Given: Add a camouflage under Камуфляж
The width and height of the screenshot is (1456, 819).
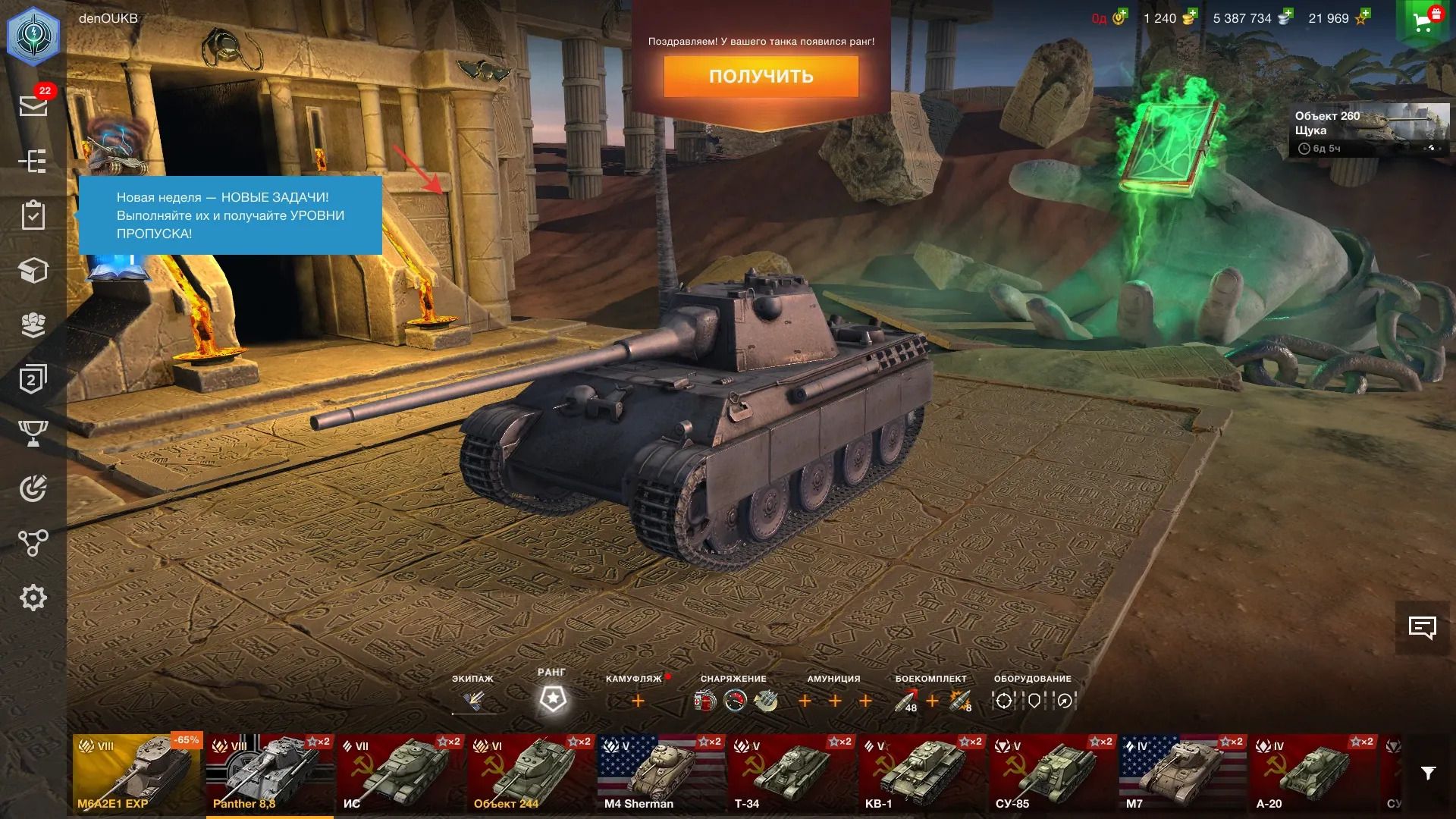Looking at the screenshot, I should tap(638, 701).
